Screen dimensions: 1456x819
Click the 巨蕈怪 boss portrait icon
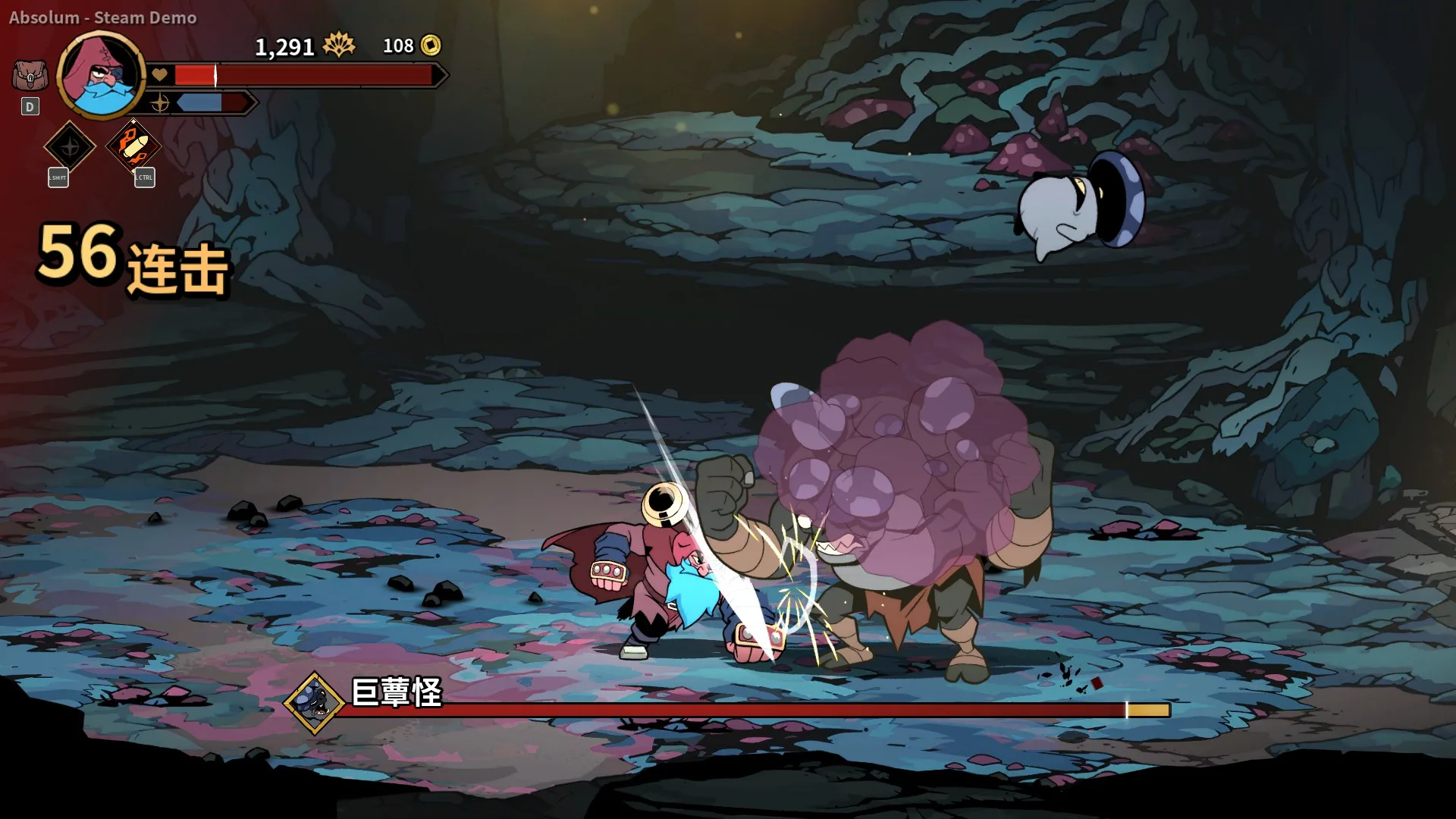314,703
